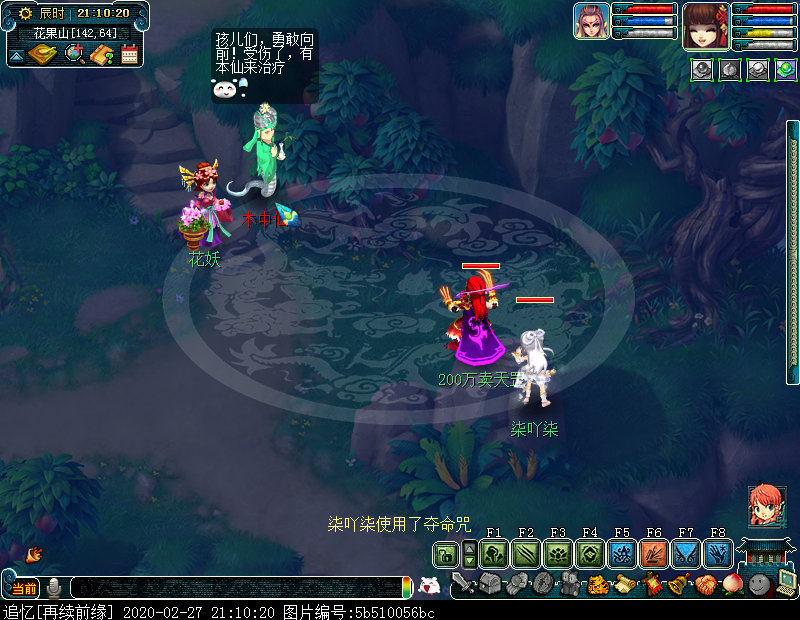Activate the F8 blue hand skill
The image size is (800, 620).
[718, 554]
